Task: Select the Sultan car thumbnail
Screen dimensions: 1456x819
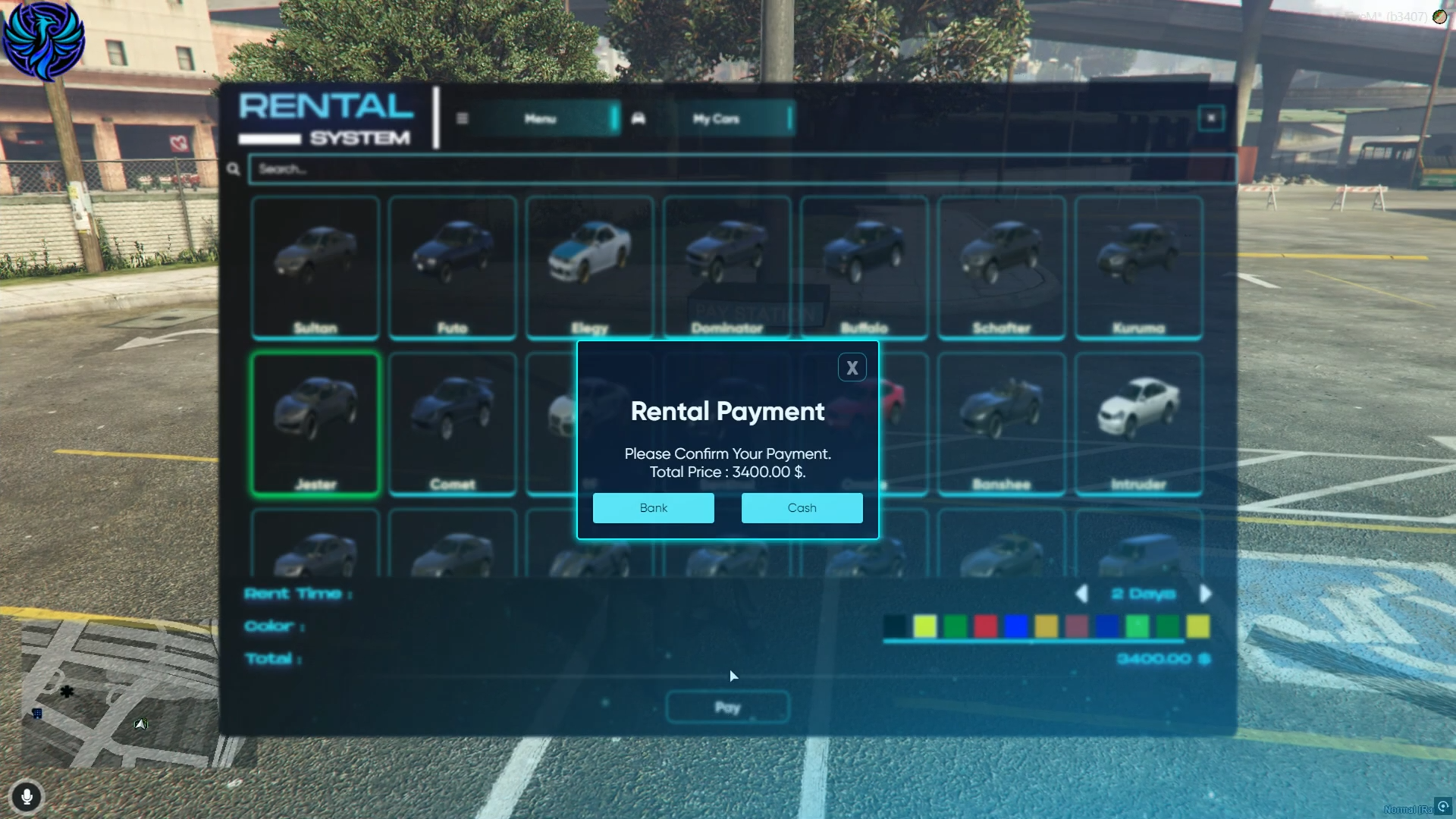Action: [x=315, y=265]
